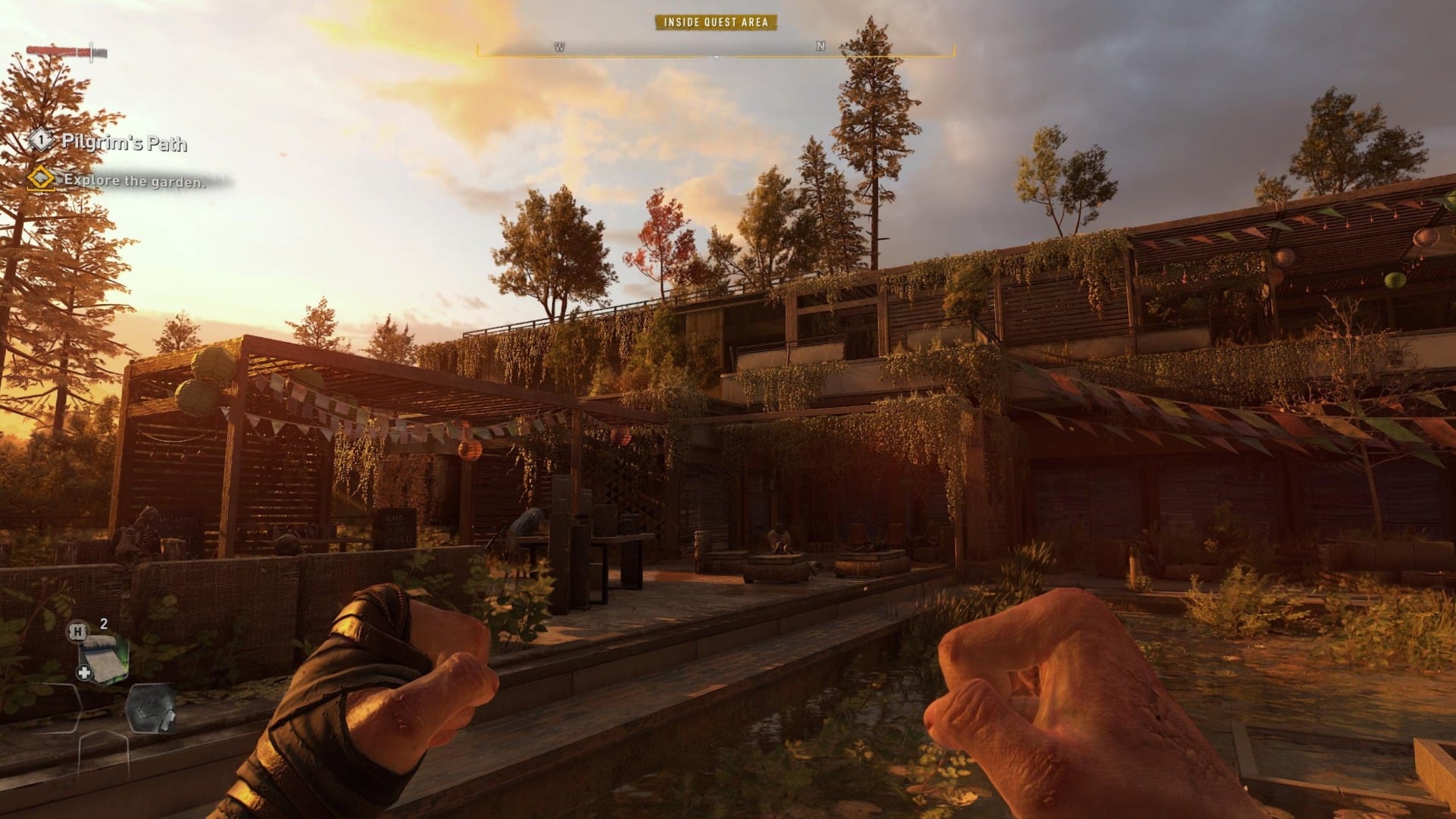This screenshot has height=819, width=1456.
Task: Open the W compass direction marker
Action: click(559, 47)
